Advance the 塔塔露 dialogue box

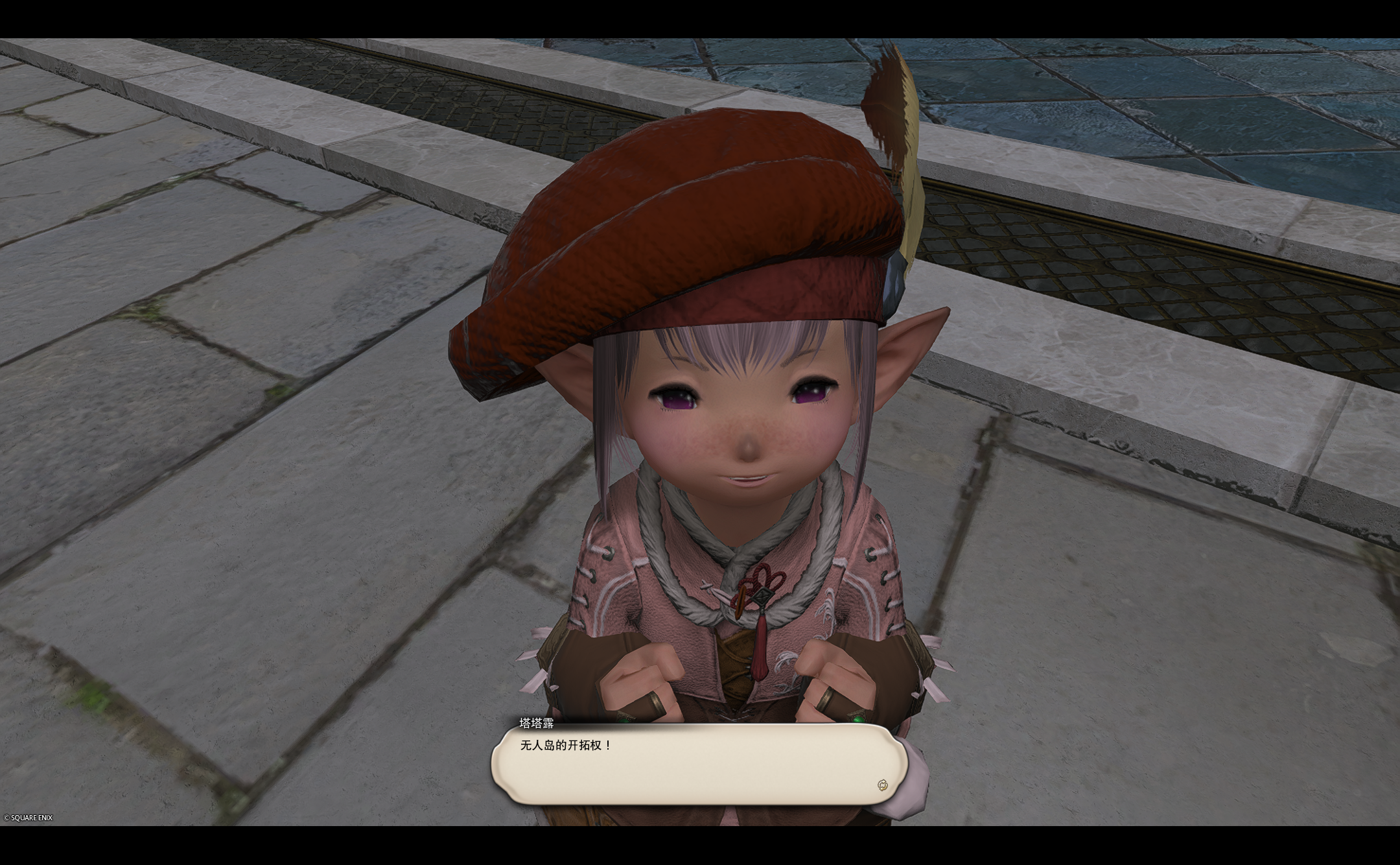click(x=699, y=764)
